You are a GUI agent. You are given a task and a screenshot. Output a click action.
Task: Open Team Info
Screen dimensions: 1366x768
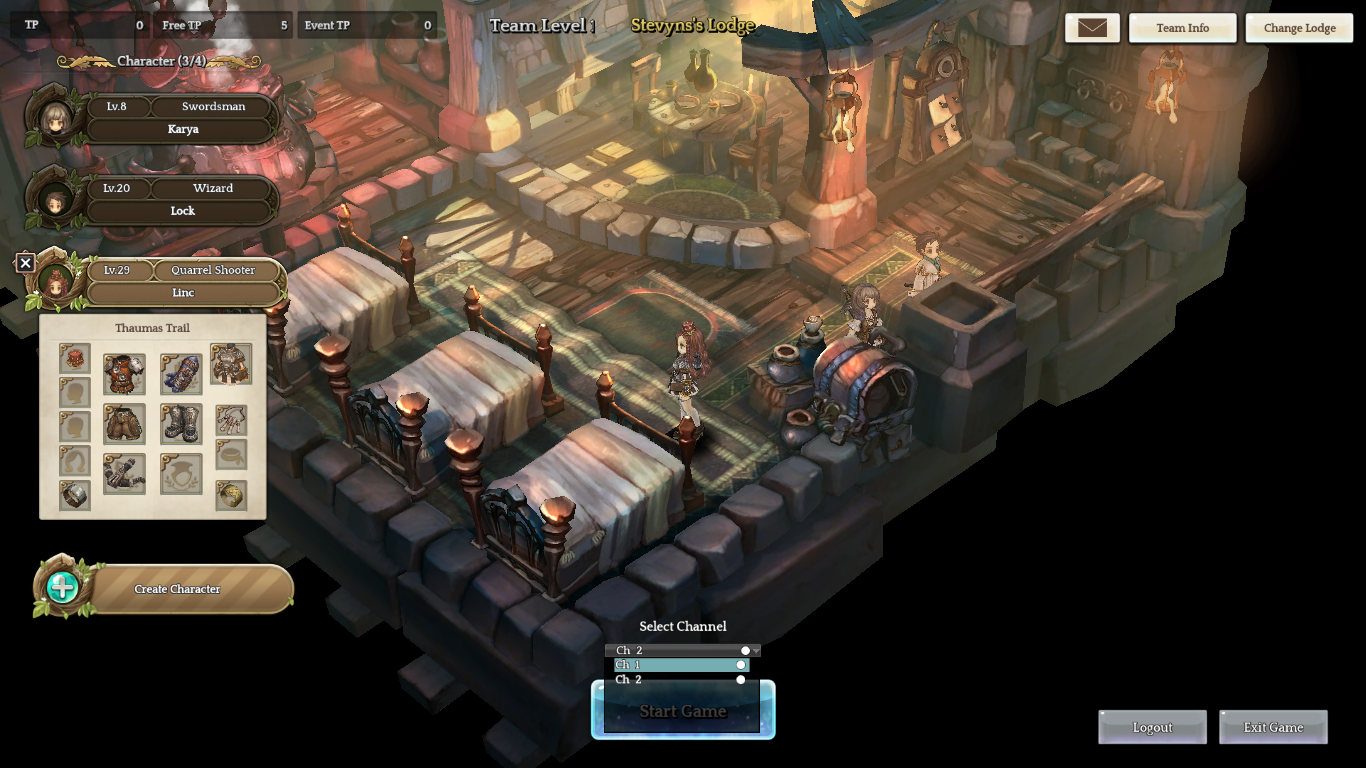coord(1182,28)
